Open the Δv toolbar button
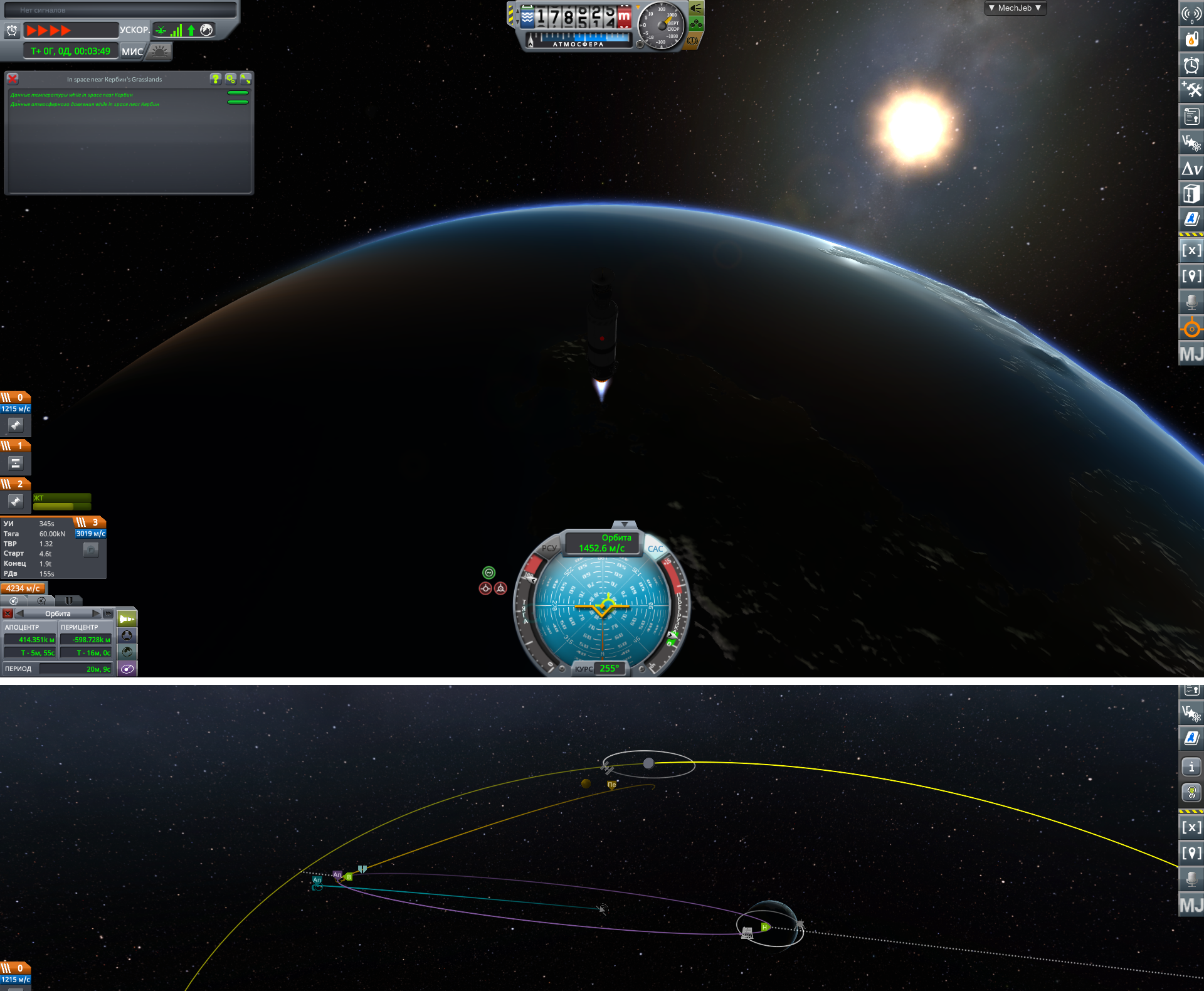 click(x=1191, y=168)
